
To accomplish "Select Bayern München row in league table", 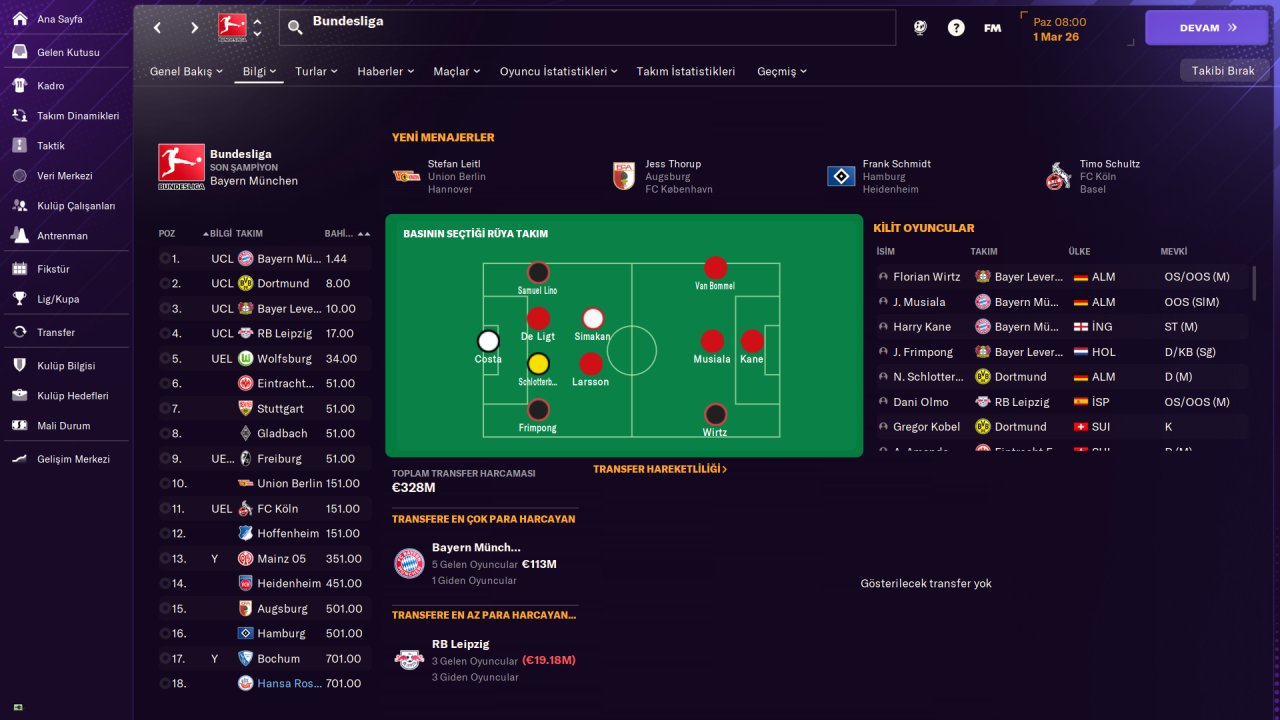I will pyautogui.click(x=290, y=259).
